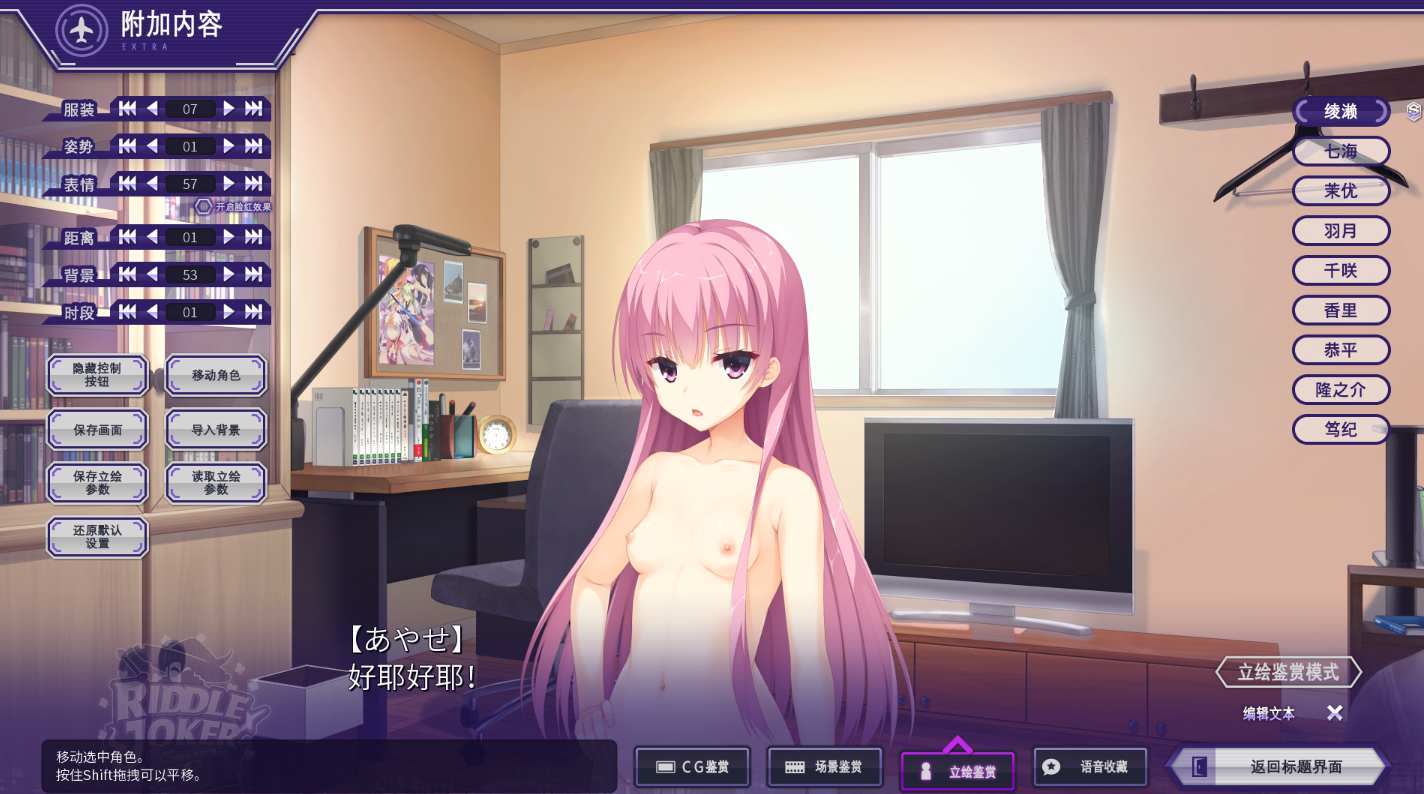Screen dimensions: 1424x794
Task: Save the current screen with 保存画面
Action: 97,429
